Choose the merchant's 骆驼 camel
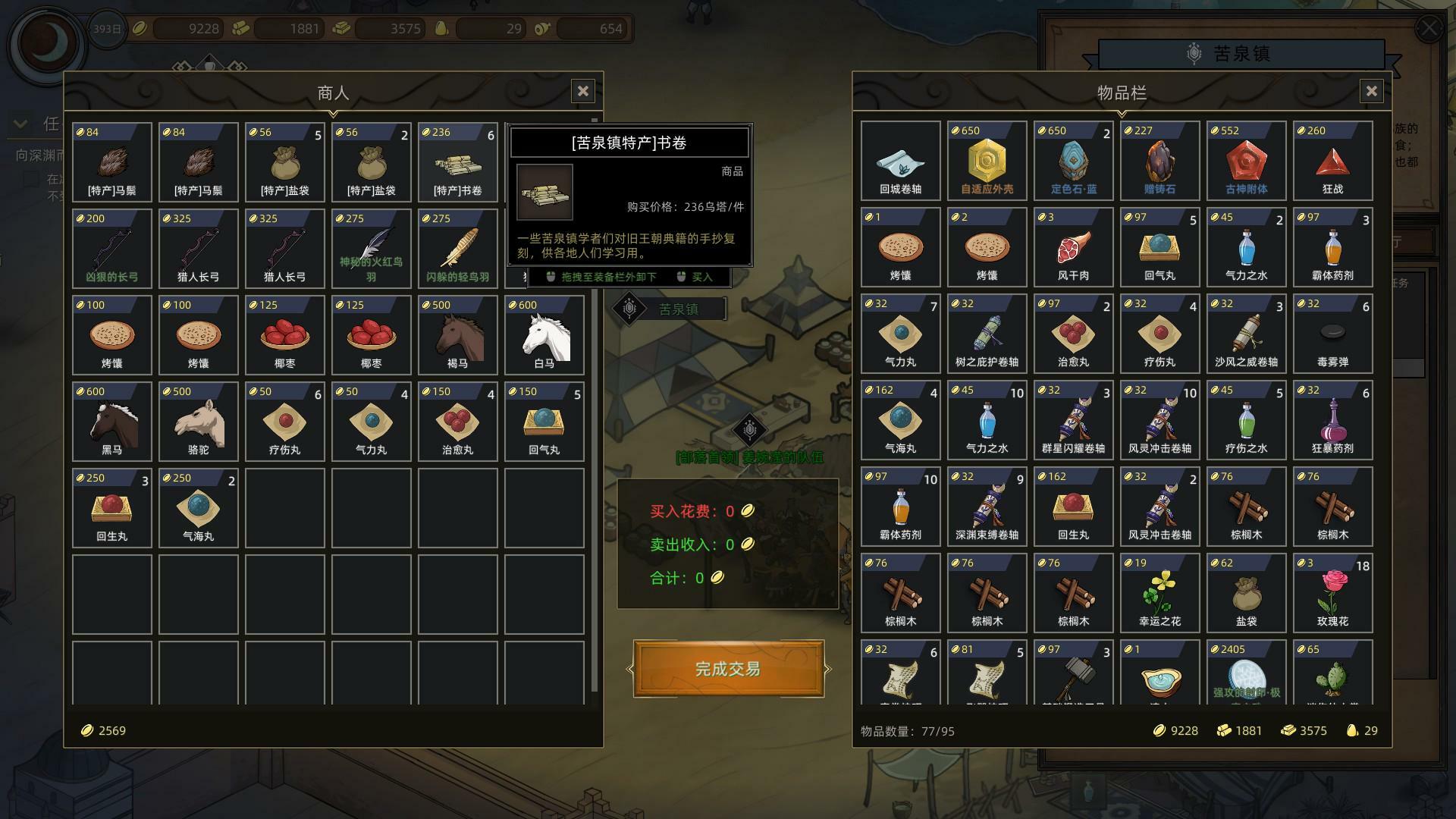Viewport: 1456px width, 819px height. pyautogui.click(x=198, y=421)
